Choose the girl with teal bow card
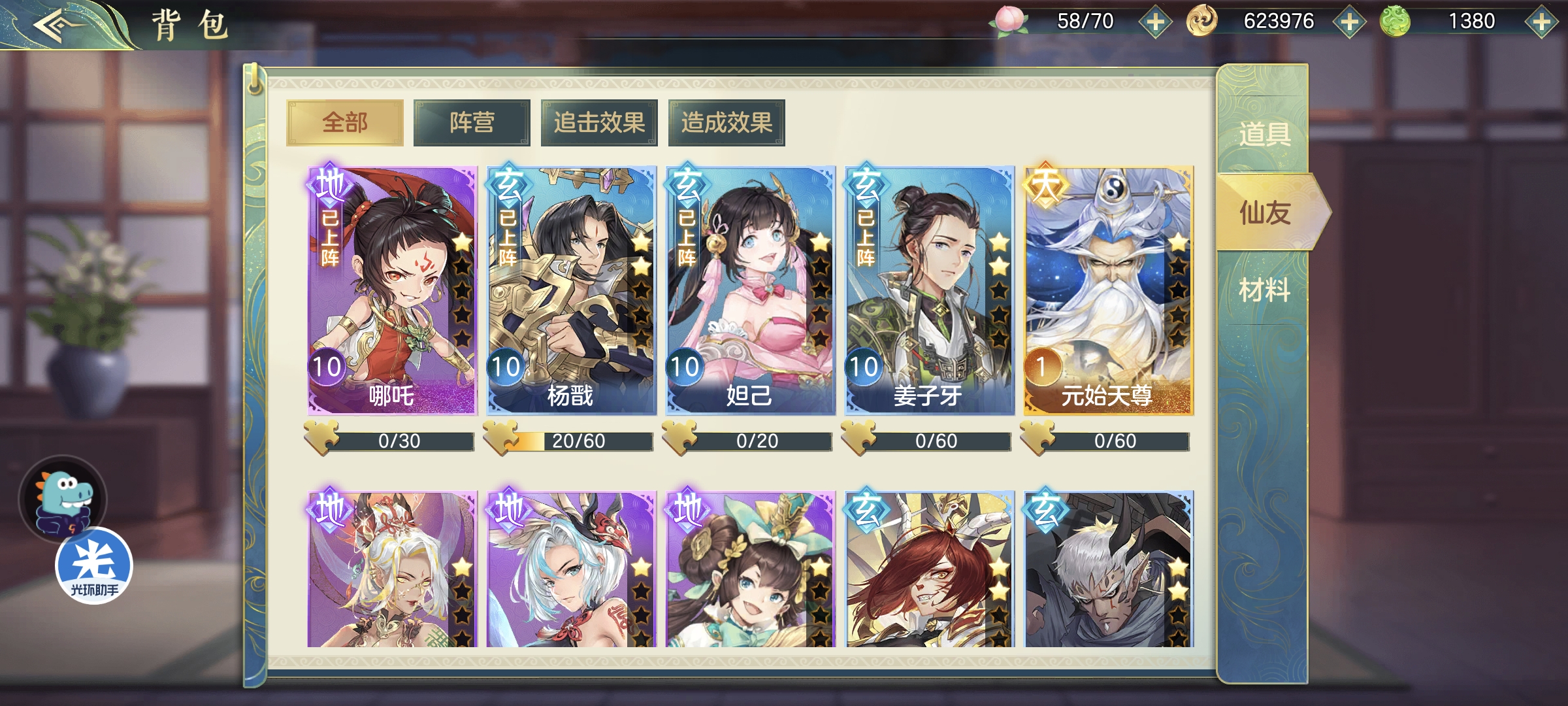Image resolution: width=1568 pixels, height=706 pixels. pos(750,570)
